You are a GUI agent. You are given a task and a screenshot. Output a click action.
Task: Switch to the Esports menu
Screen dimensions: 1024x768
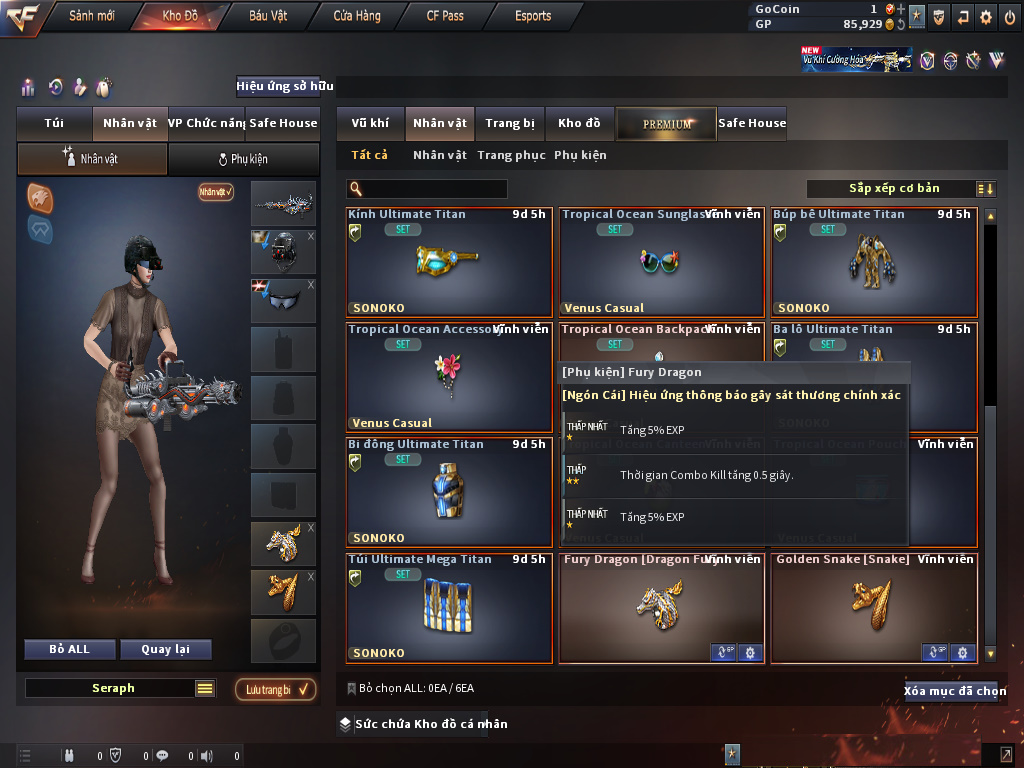pyautogui.click(x=533, y=16)
